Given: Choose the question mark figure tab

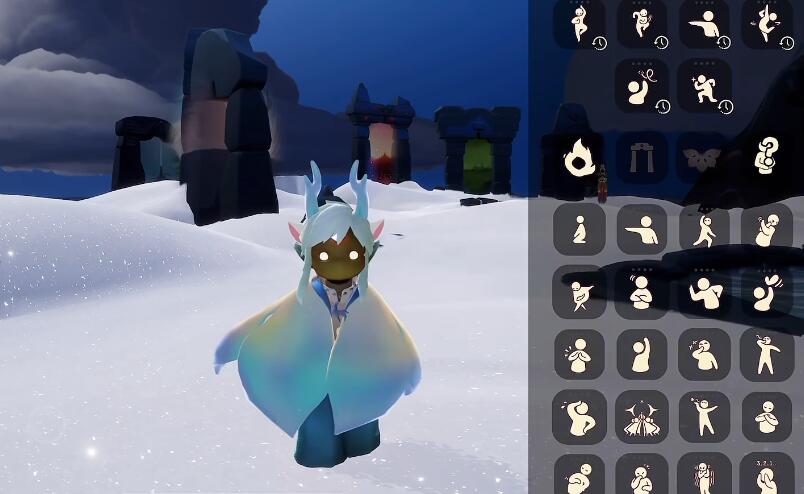Looking at the screenshot, I should (767, 156).
